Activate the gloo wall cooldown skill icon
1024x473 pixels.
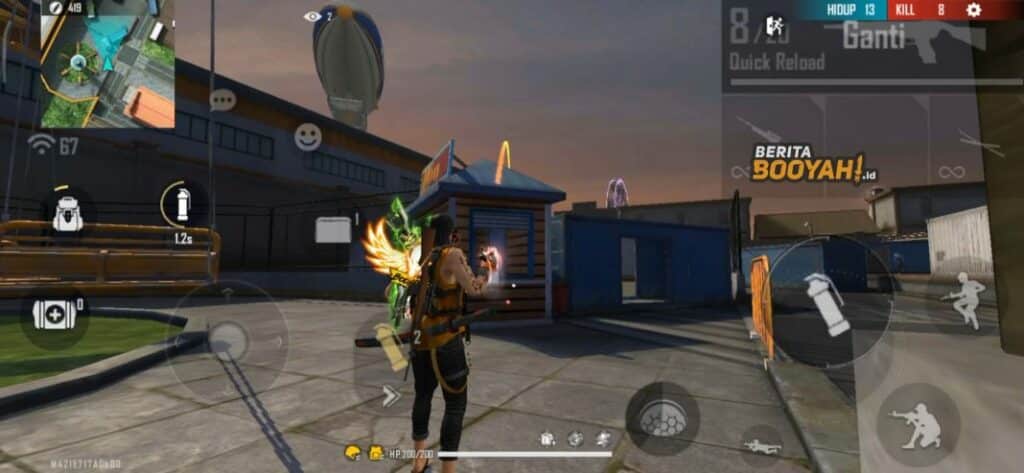(x=183, y=204)
